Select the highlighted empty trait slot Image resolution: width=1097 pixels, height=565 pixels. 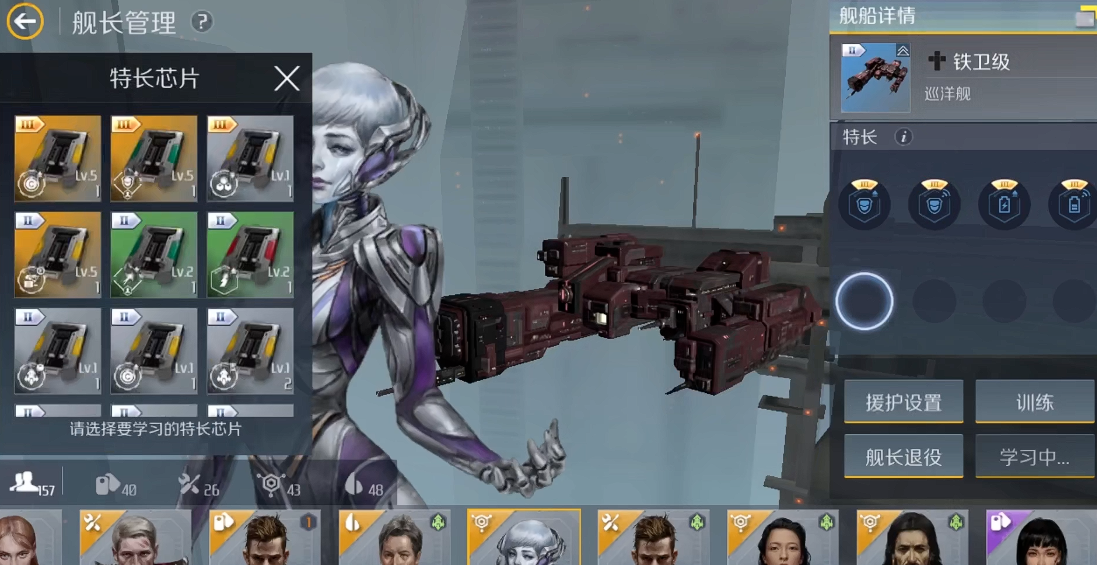coord(864,301)
